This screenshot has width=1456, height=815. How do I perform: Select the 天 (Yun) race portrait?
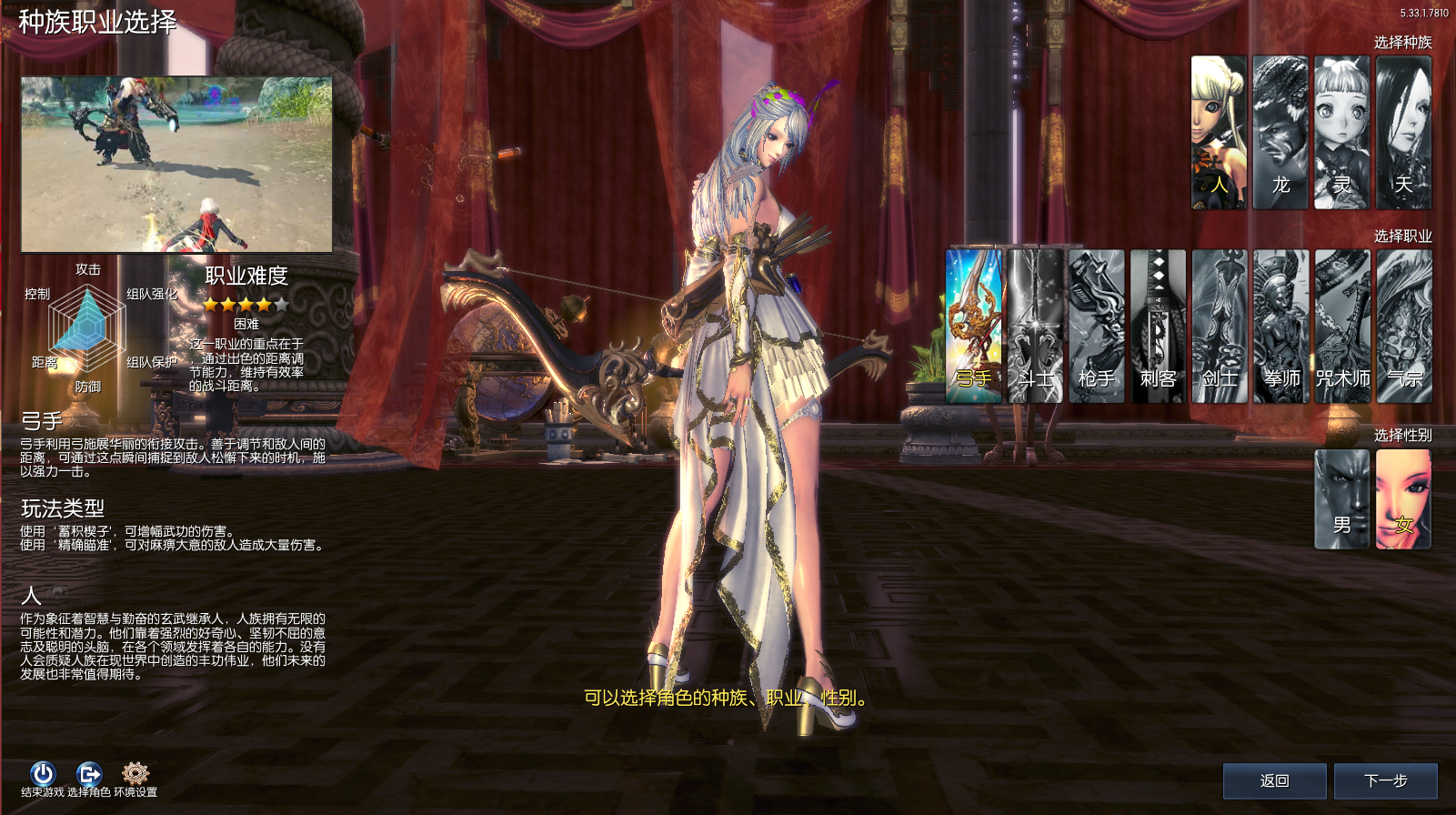pyautogui.click(x=1404, y=133)
